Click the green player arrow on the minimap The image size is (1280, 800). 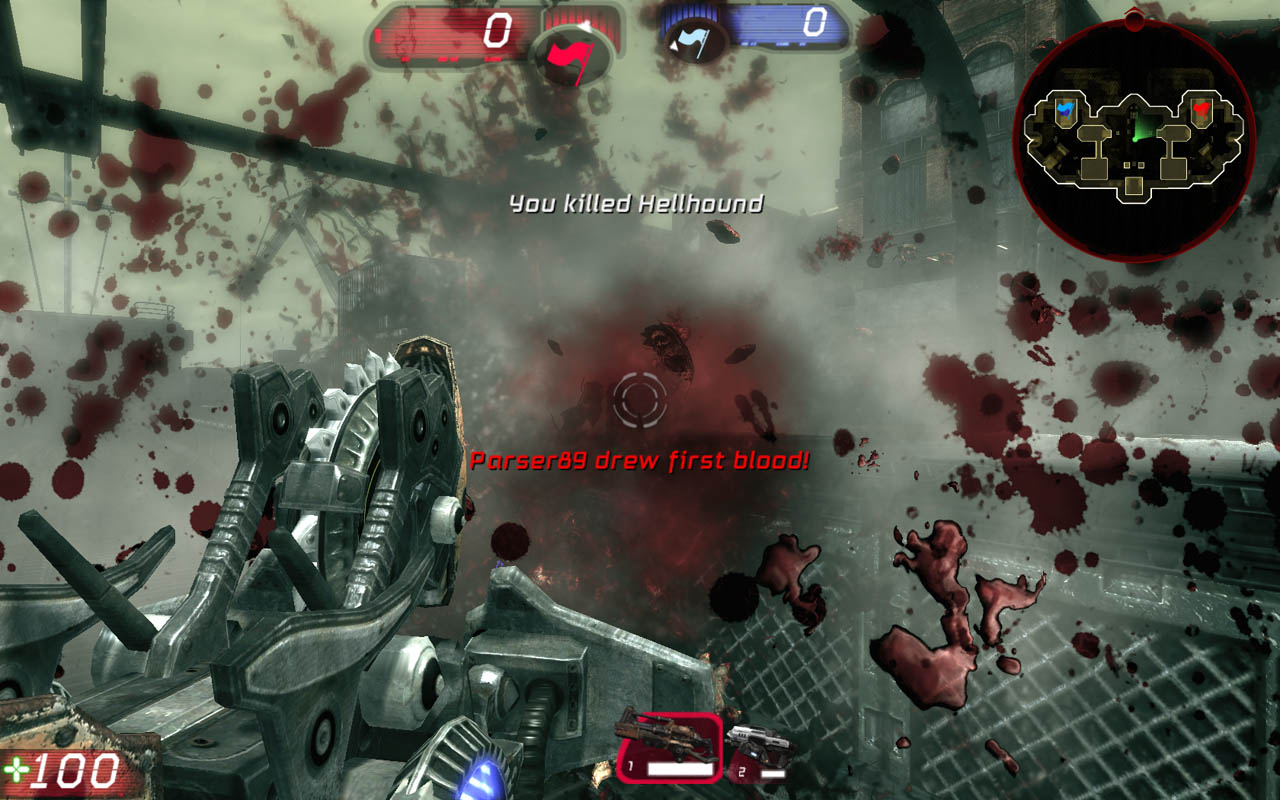click(x=1136, y=131)
